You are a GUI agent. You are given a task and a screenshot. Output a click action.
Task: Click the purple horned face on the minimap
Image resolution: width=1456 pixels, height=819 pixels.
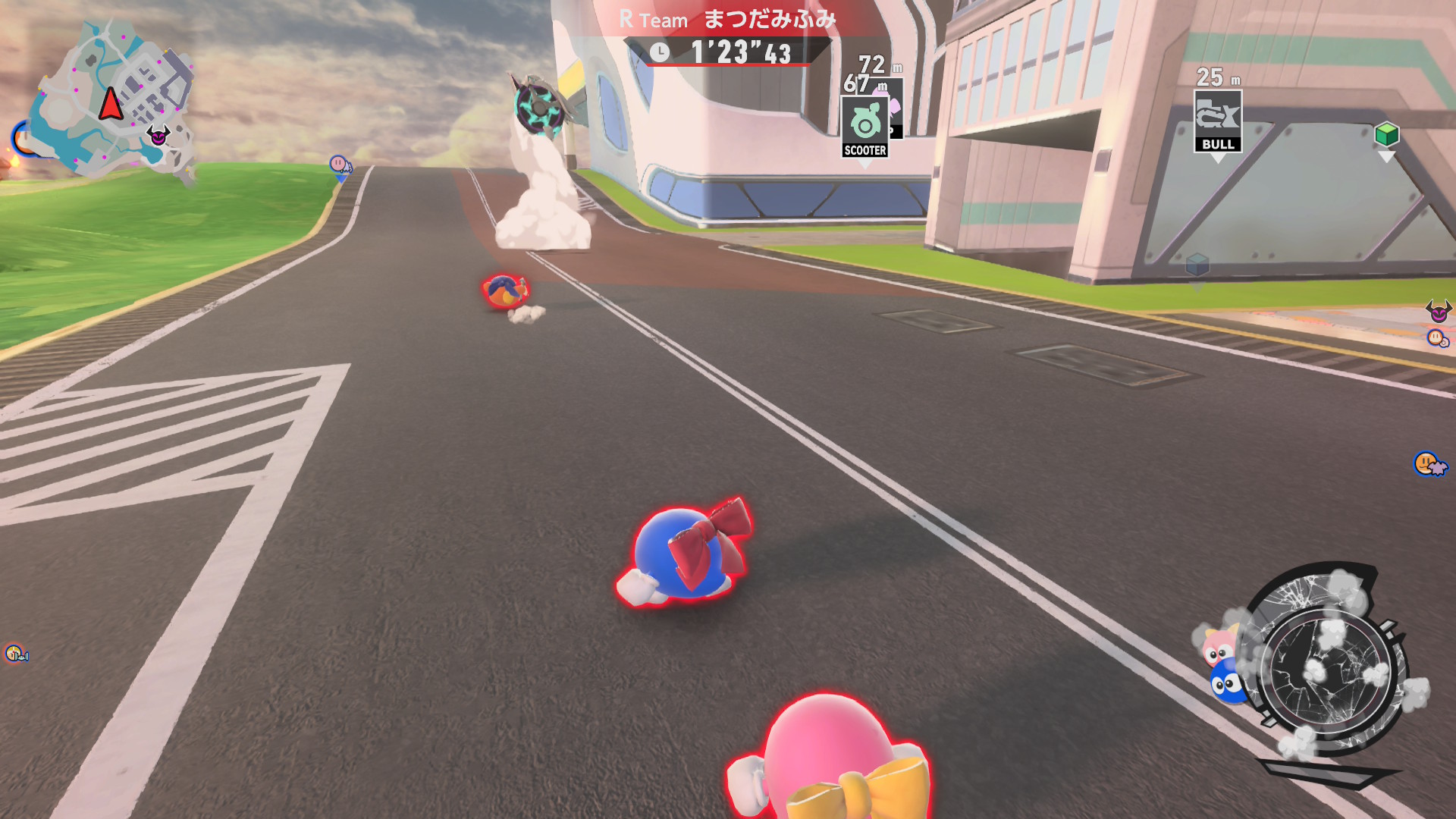158,136
